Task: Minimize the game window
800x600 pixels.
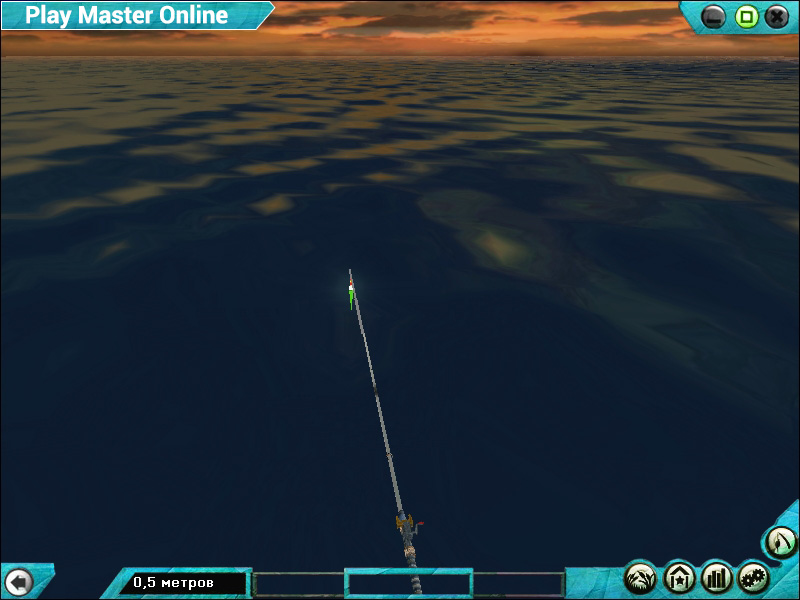Action: [x=714, y=16]
